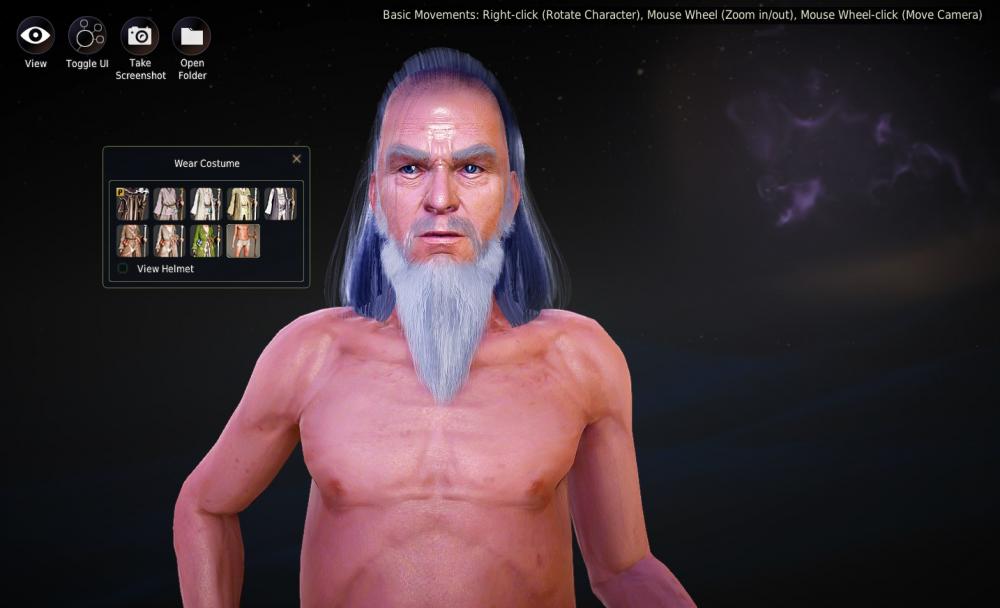Toggle the UI visibility
Screen dimensions: 1000x608
coord(87,36)
